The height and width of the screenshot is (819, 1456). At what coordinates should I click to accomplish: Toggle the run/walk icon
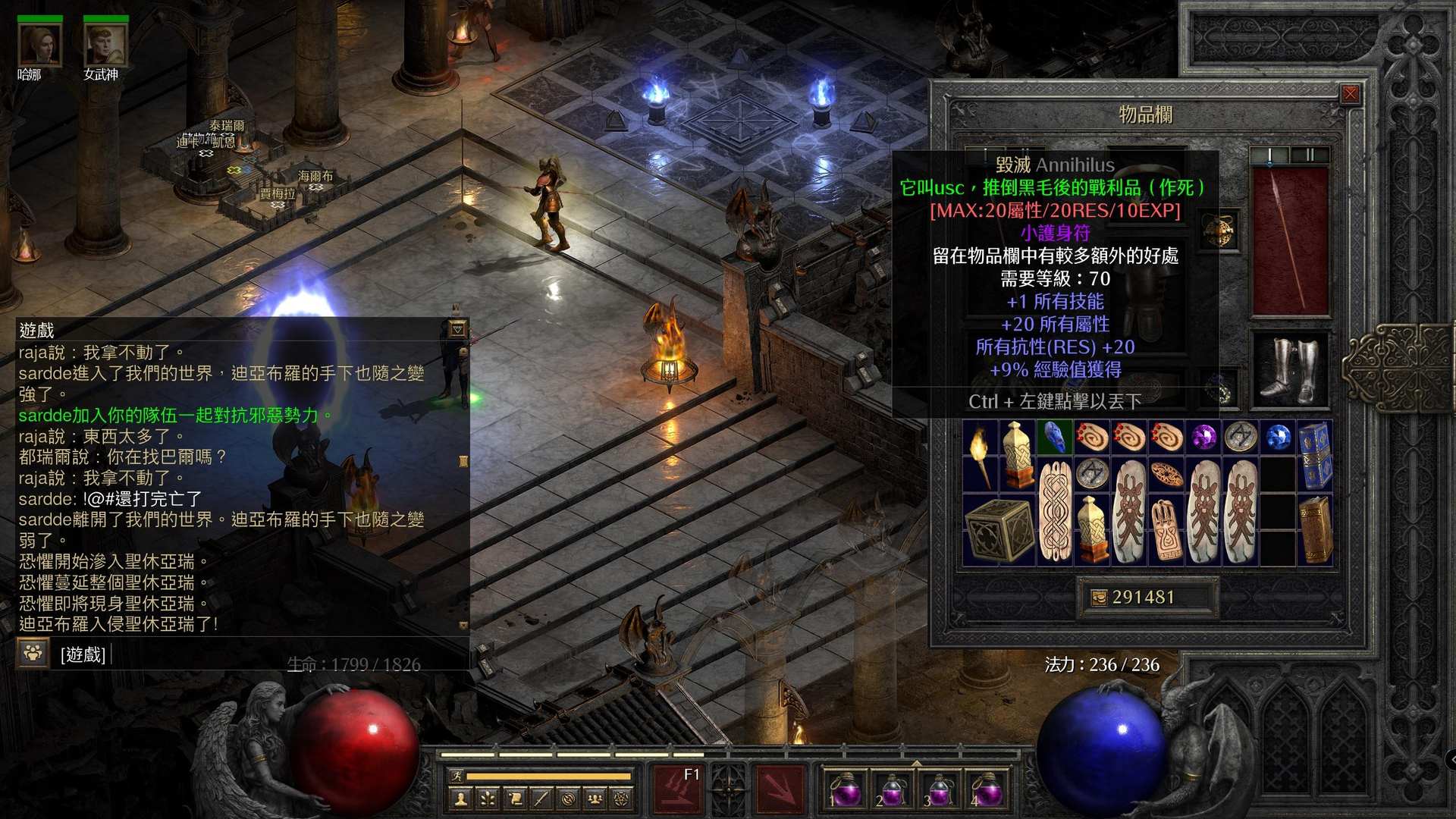456,776
